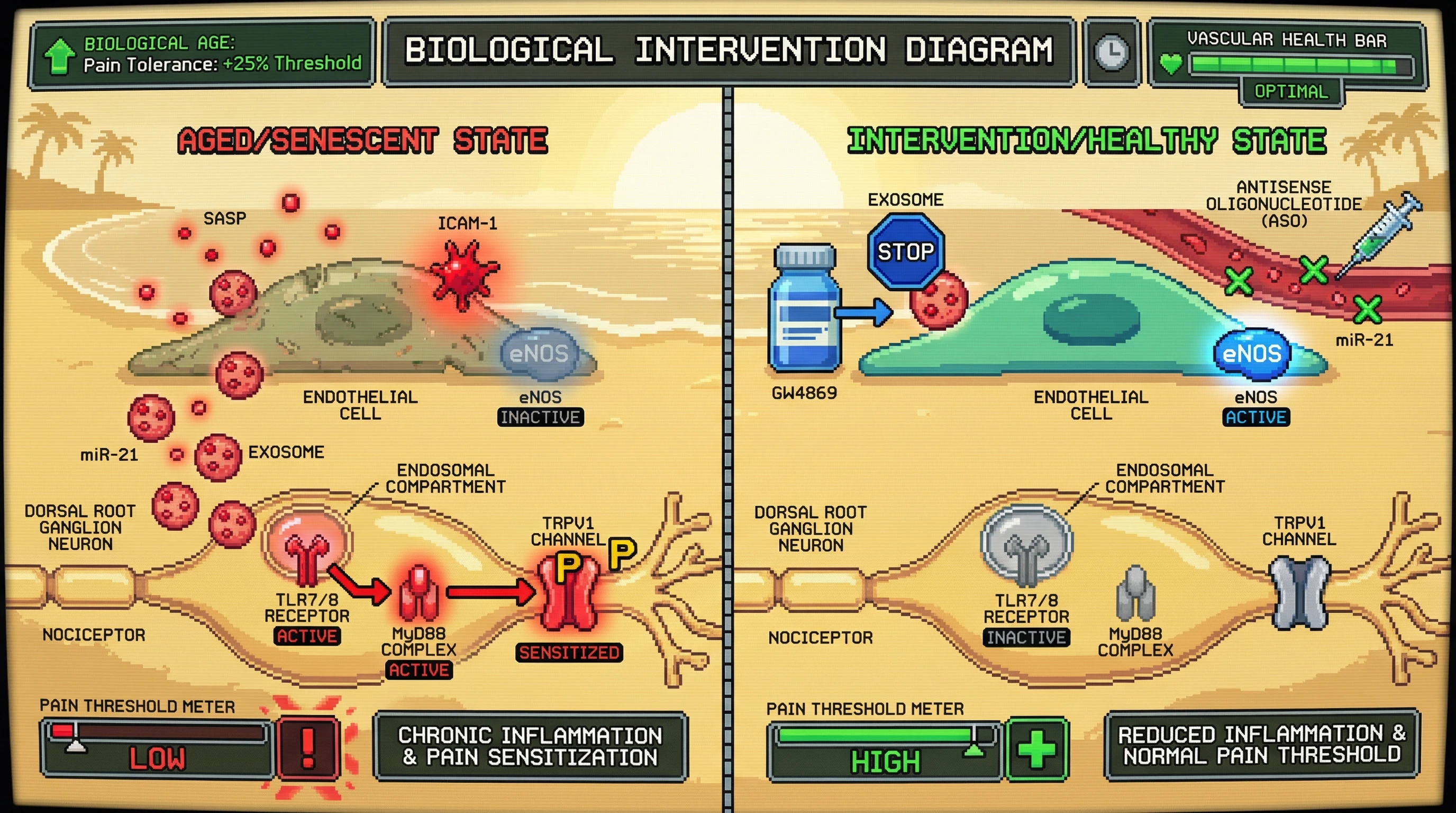The height and width of the screenshot is (813, 1456).
Task: Click the green up arrow by Biological Age
Action: click(x=59, y=56)
